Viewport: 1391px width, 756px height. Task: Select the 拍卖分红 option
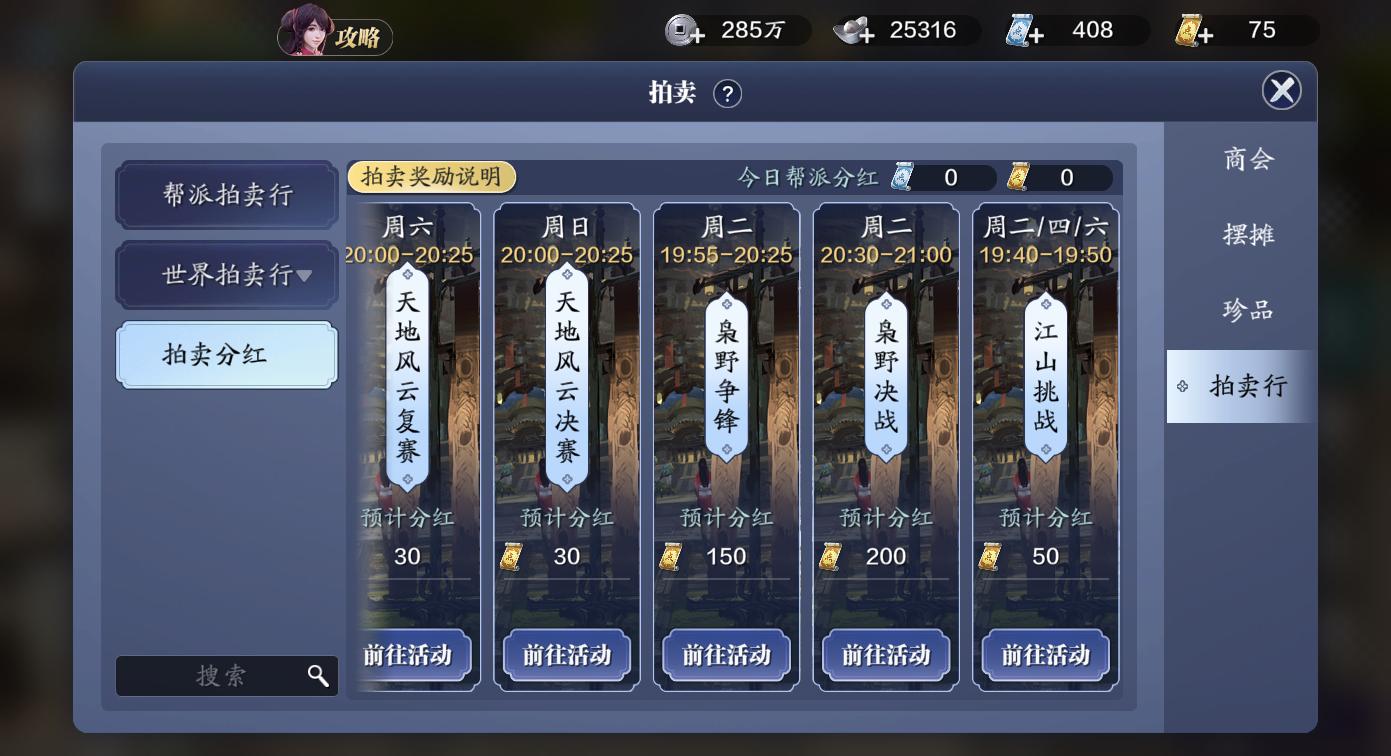226,355
